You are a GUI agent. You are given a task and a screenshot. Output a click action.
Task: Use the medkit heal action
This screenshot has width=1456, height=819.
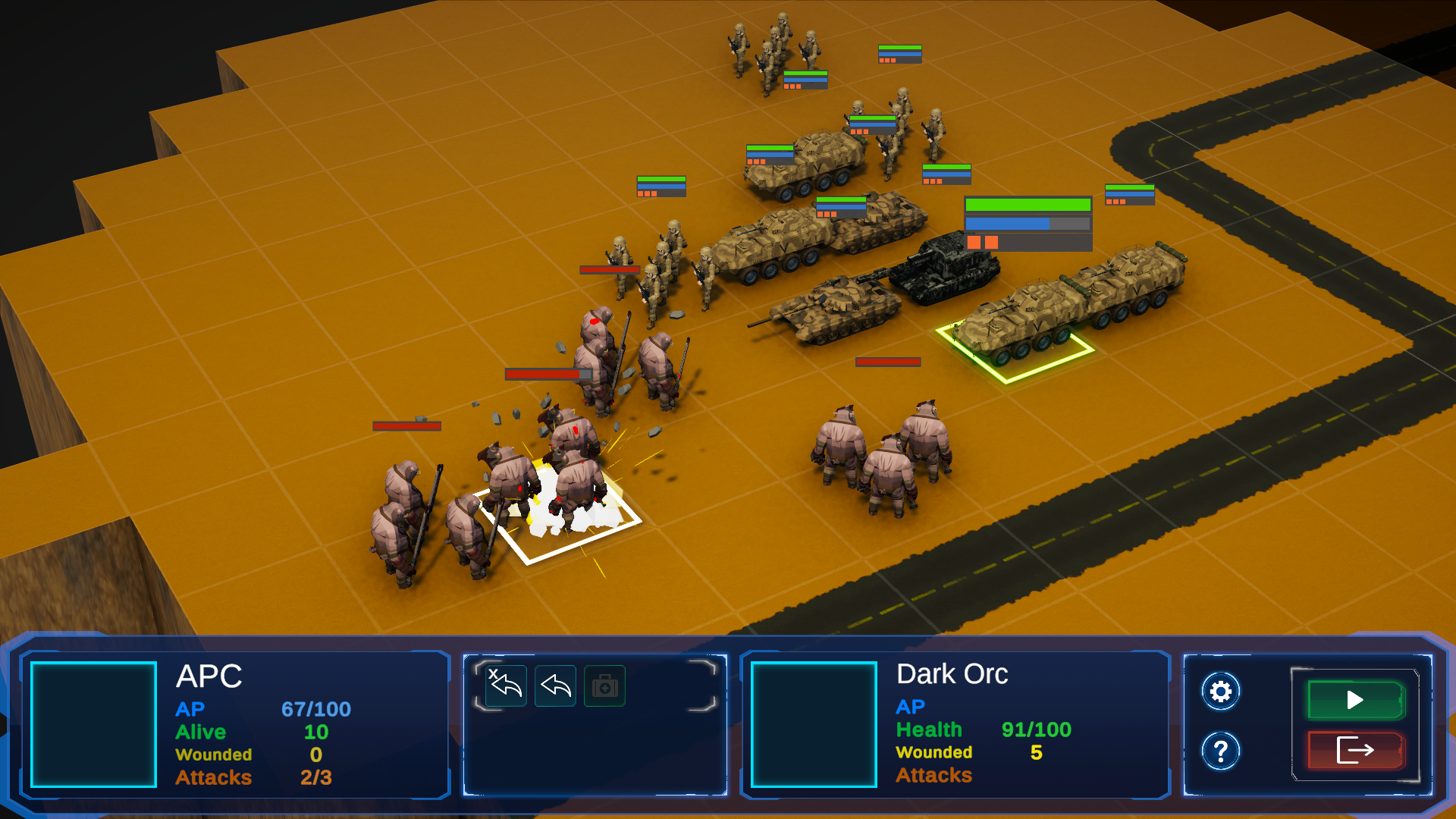click(604, 686)
